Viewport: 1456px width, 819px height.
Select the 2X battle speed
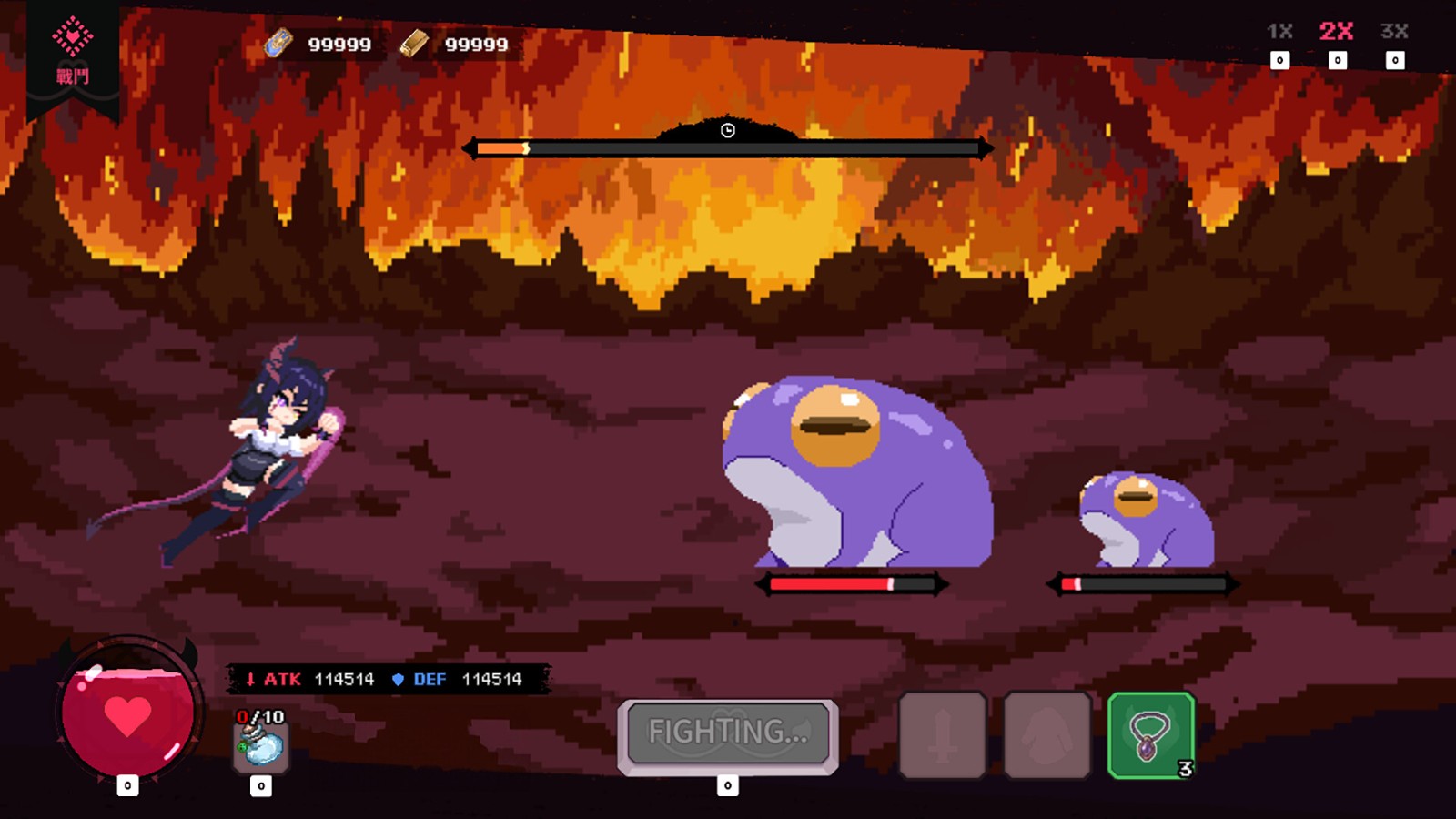[x=1336, y=32]
